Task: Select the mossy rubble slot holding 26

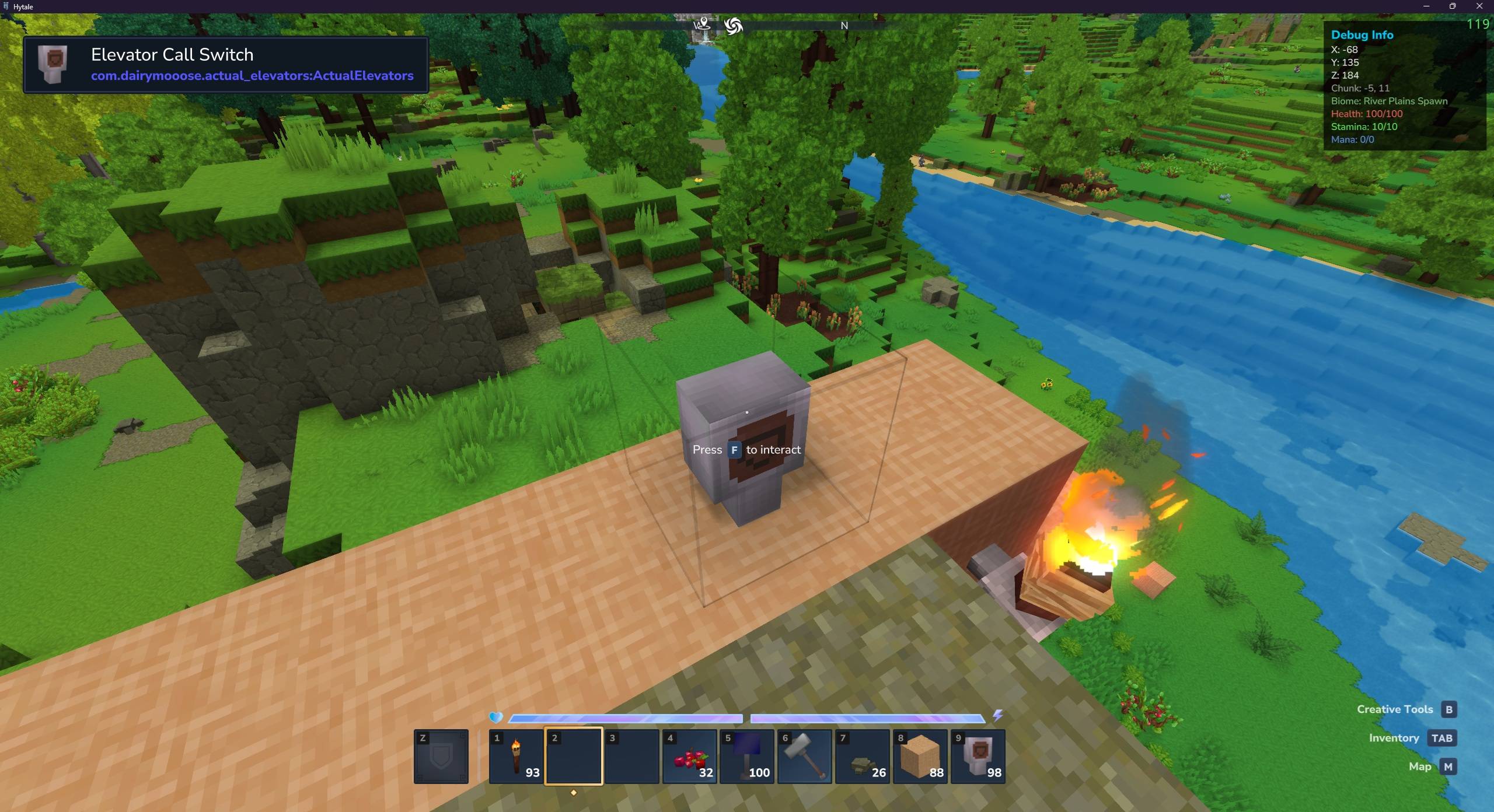Action: click(x=862, y=756)
